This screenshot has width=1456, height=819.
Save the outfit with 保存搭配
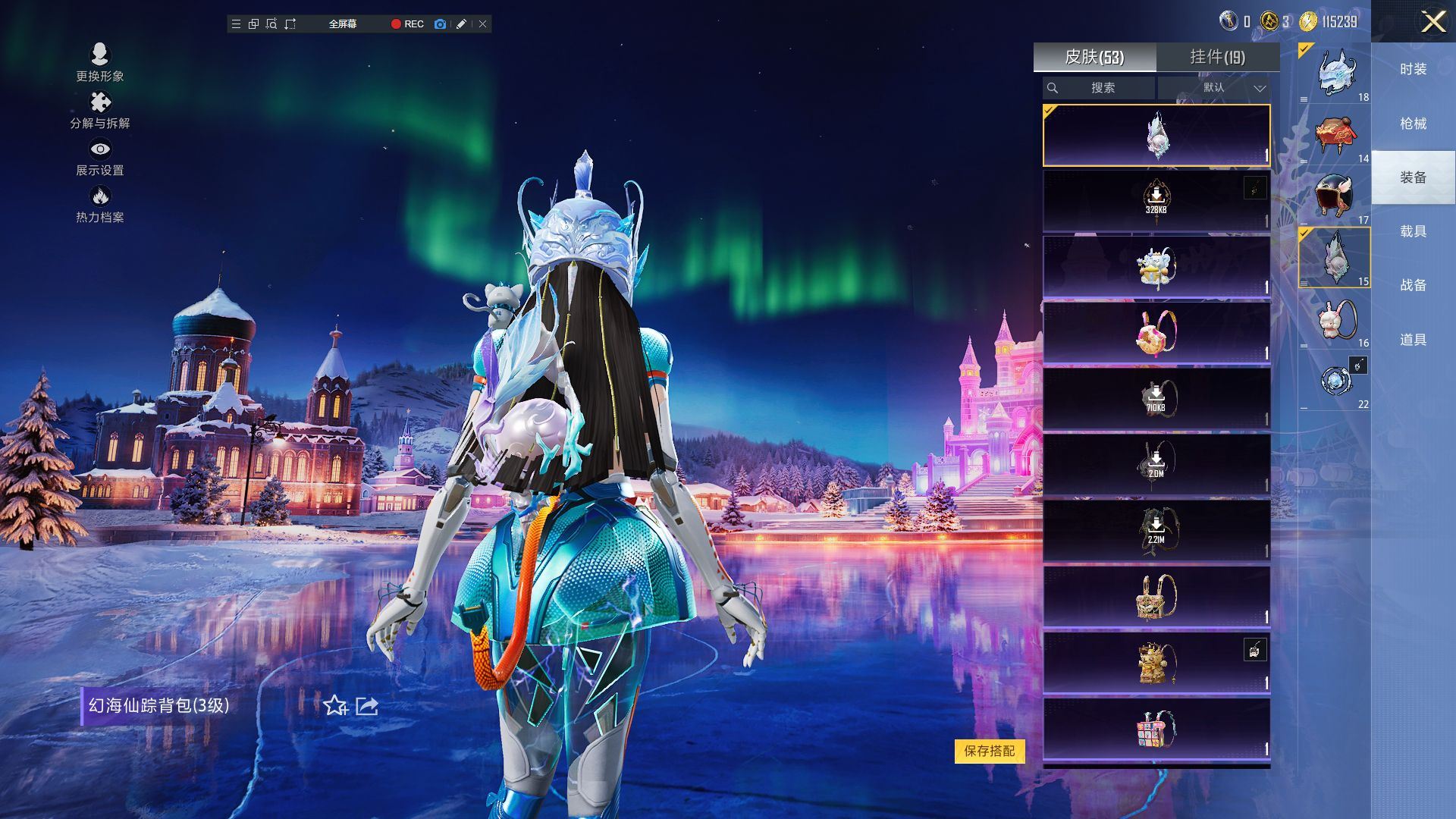point(989,751)
